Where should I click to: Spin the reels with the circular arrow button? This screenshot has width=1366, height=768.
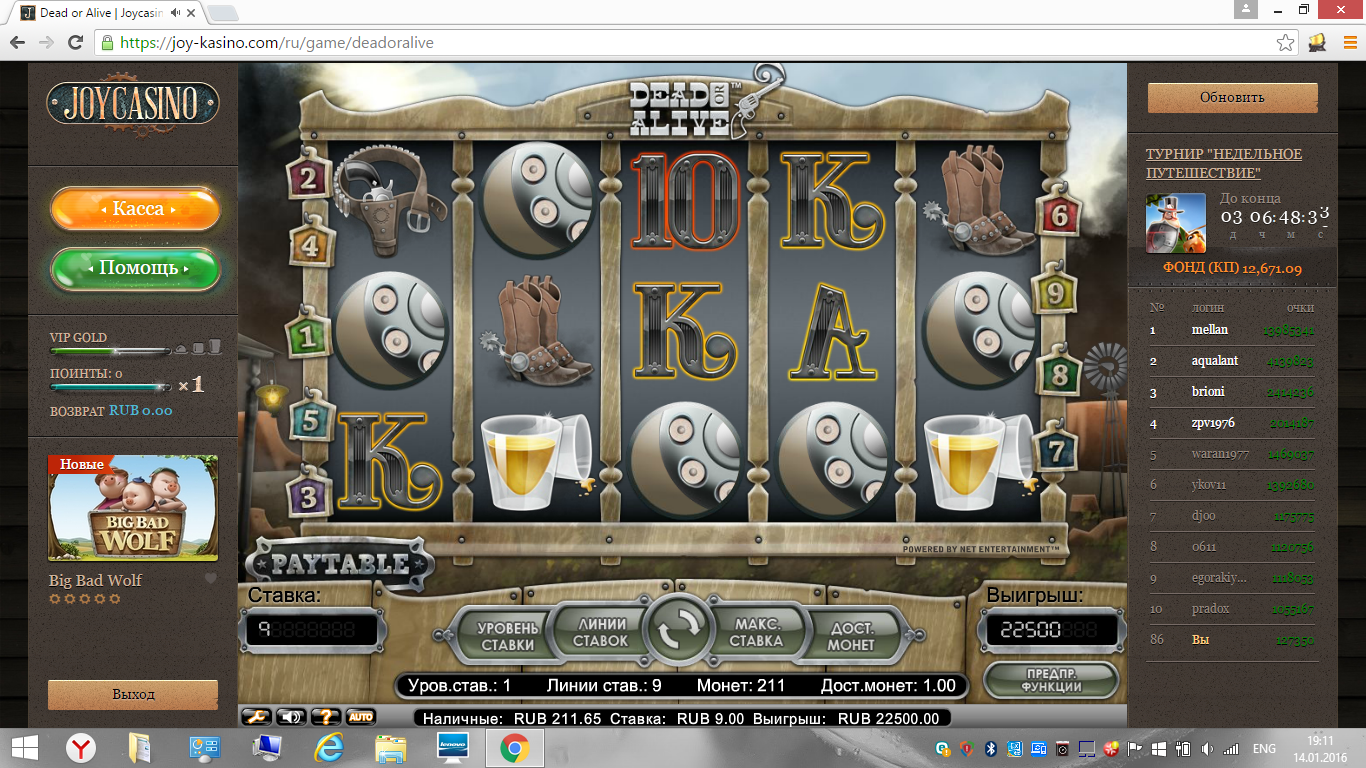pyautogui.click(x=678, y=629)
